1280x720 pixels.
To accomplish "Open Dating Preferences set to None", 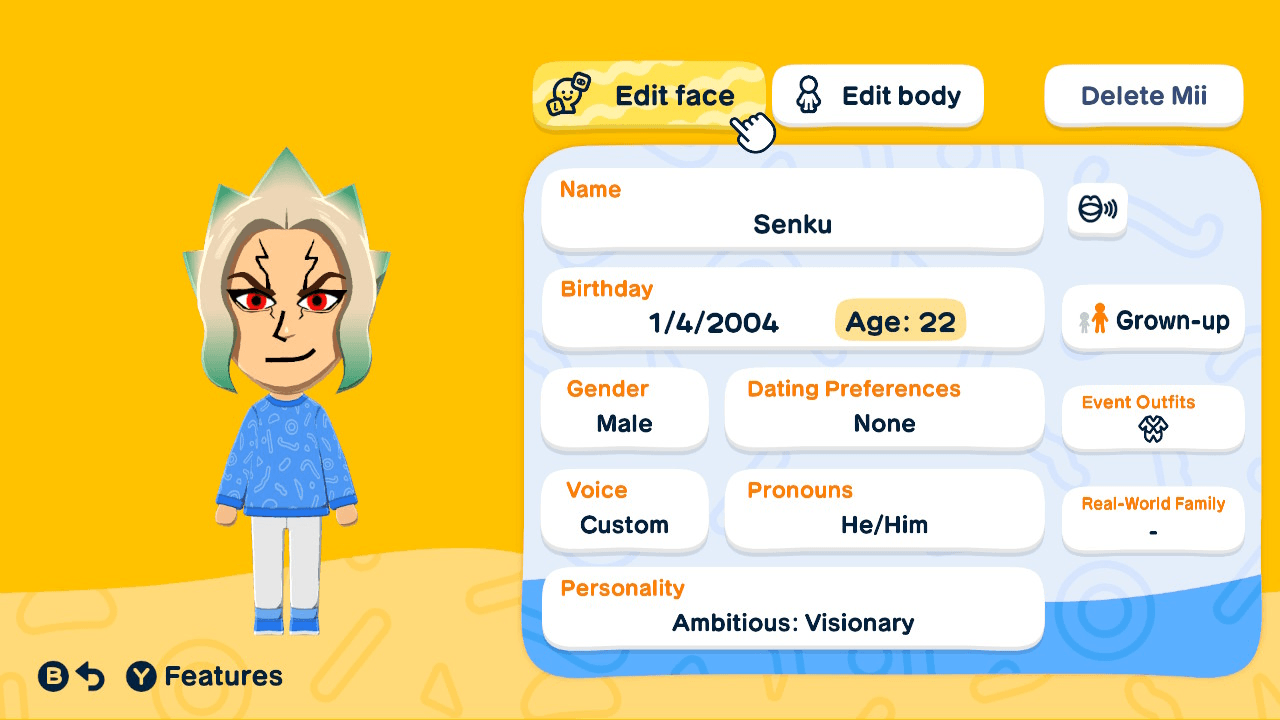I will [884, 408].
